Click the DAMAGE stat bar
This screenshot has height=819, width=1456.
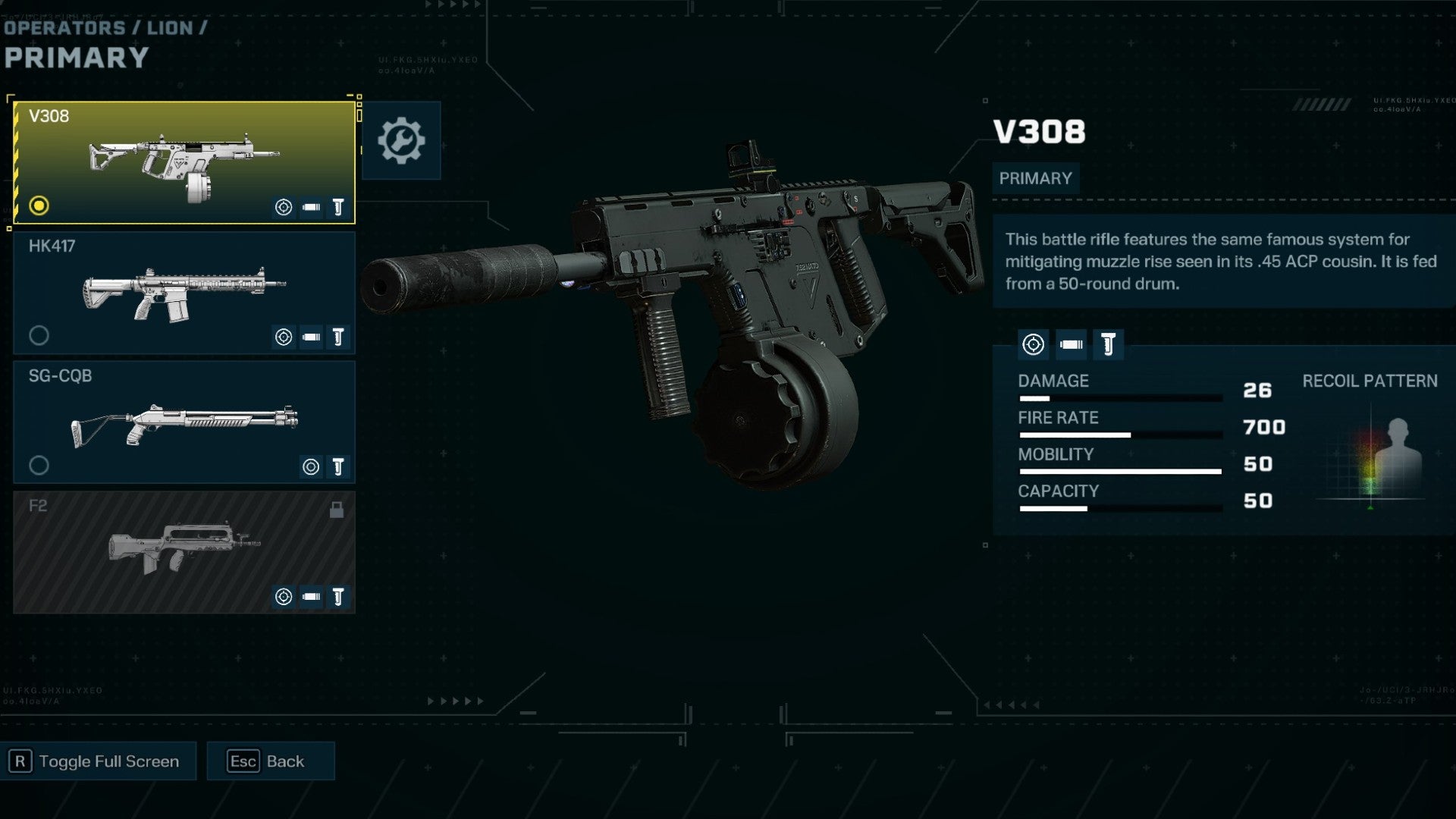[x=1121, y=397]
